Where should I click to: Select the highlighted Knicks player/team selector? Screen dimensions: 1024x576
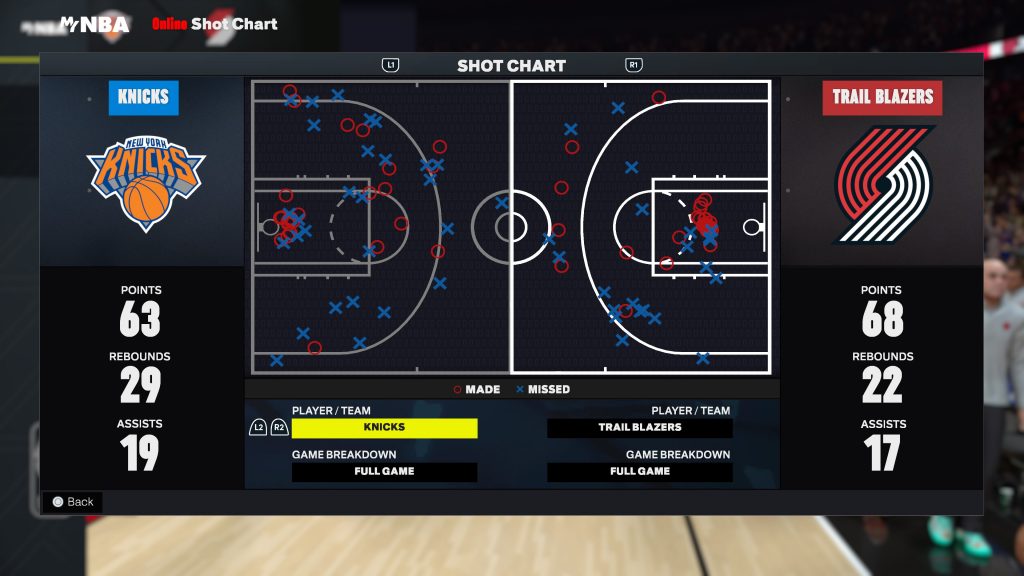point(384,428)
